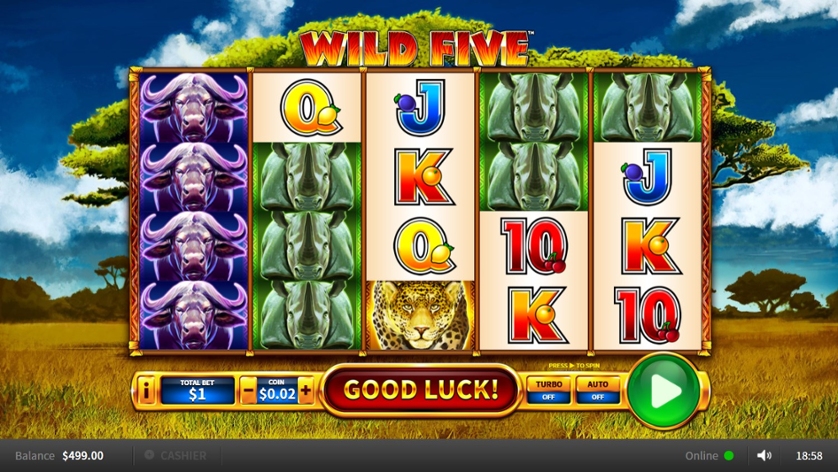Screen dimensions: 838x472
Task: Open the game info panel
Action: [x=147, y=390]
